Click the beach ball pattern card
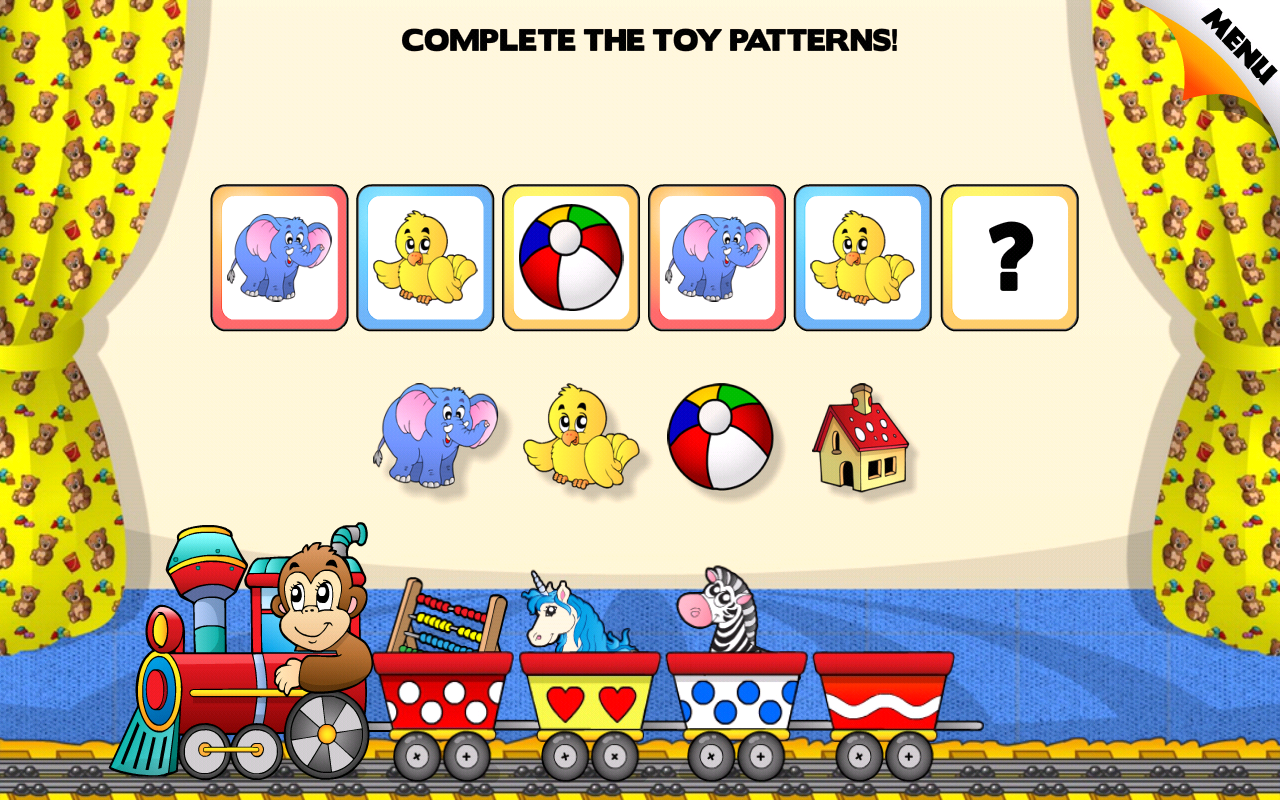1280x800 pixels. click(571, 256)
